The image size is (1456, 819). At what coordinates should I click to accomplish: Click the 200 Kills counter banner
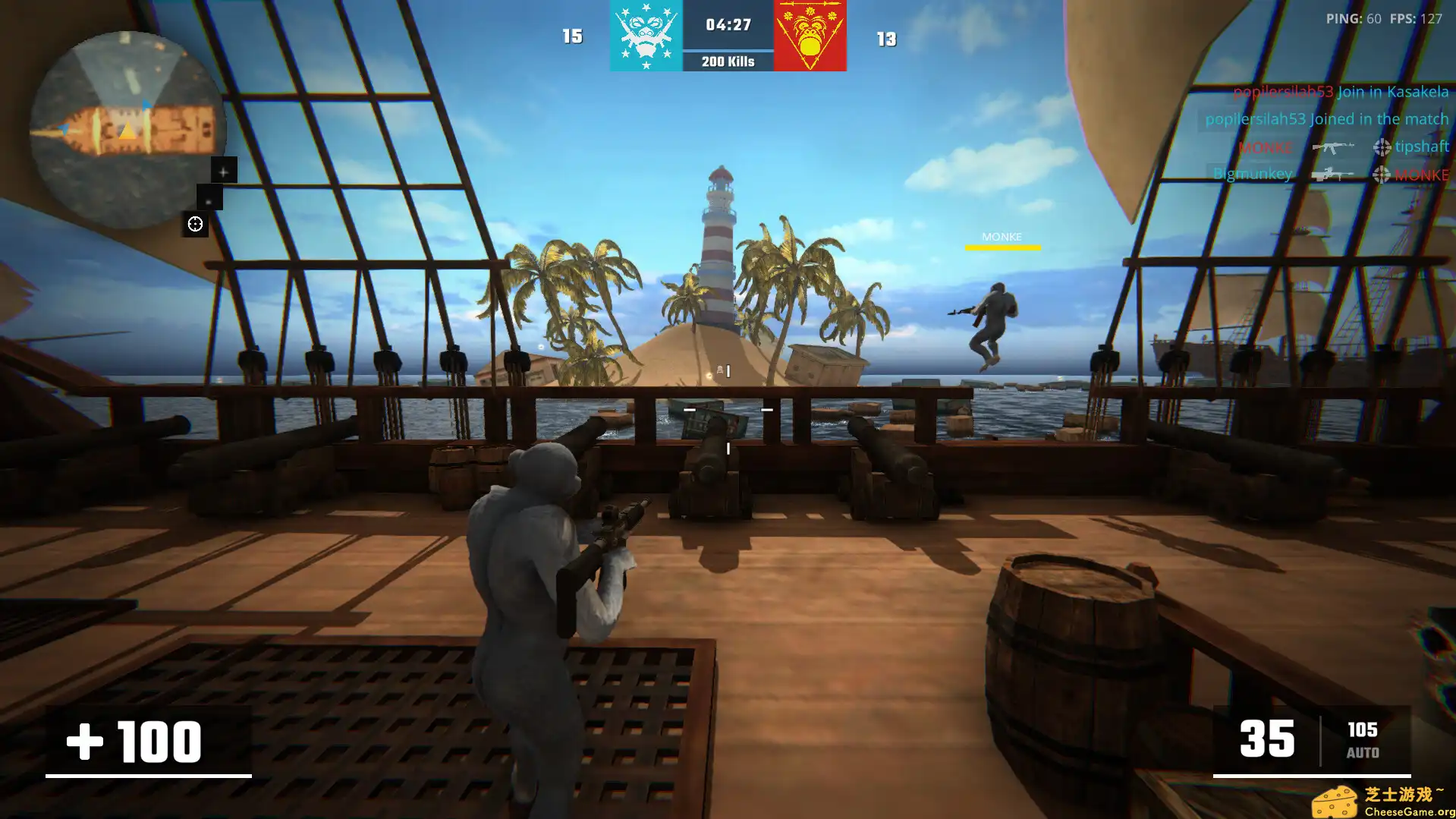tap(726, 61)
